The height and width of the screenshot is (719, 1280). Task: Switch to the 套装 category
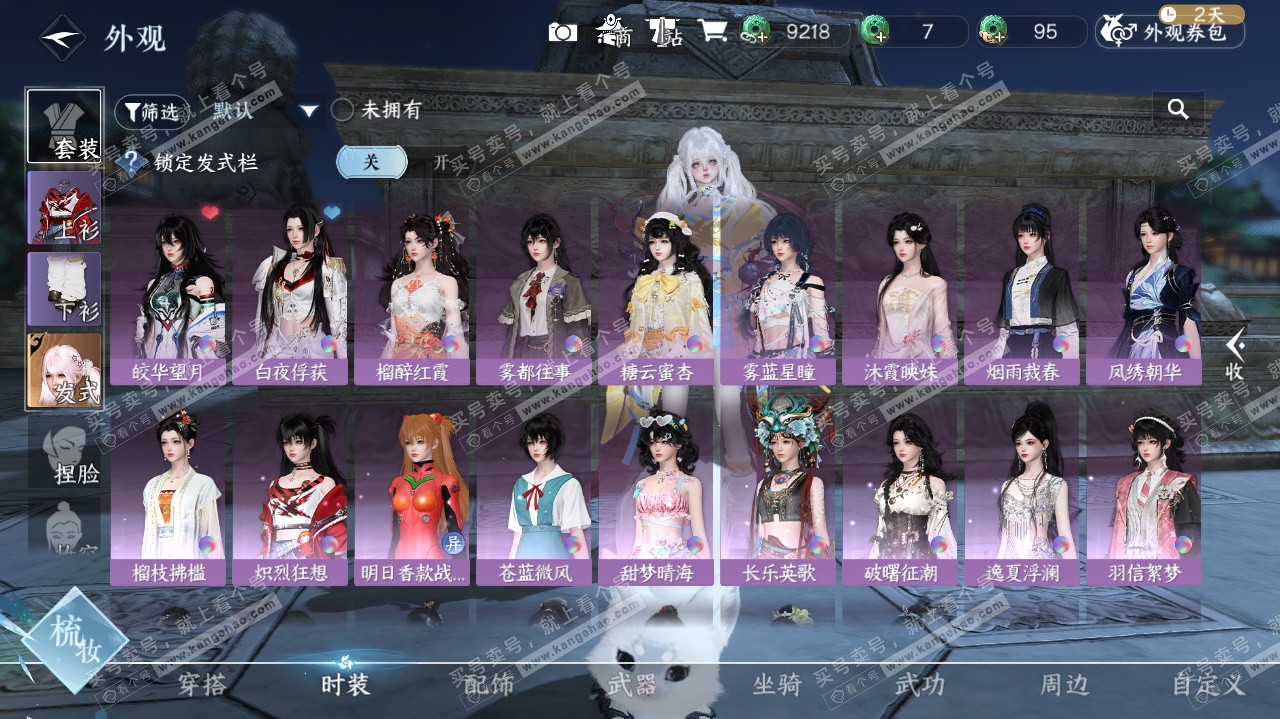coord(64,127)
